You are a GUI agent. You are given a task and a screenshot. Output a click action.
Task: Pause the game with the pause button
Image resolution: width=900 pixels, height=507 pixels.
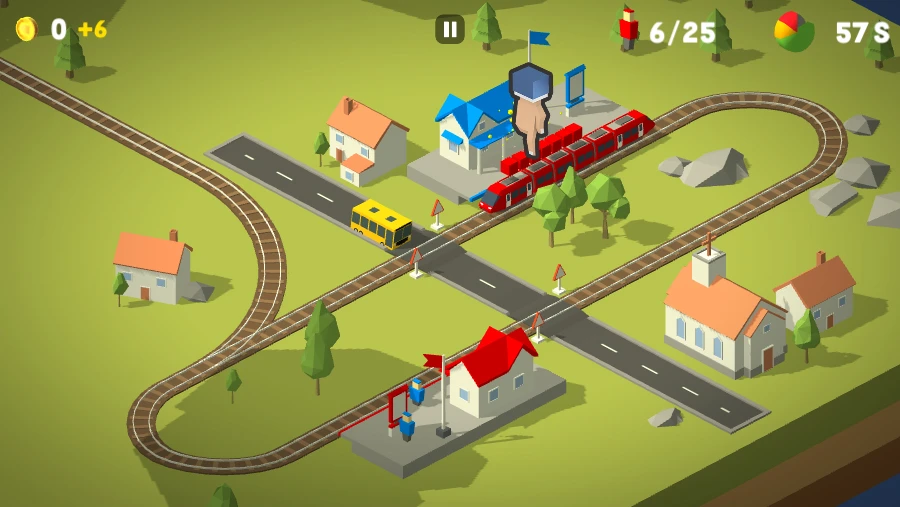coord(450,29)
